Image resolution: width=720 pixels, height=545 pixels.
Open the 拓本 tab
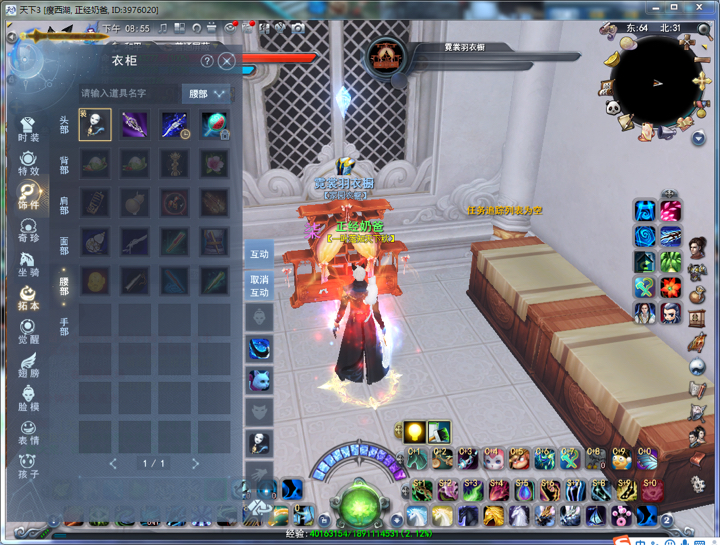click(28, 298)
